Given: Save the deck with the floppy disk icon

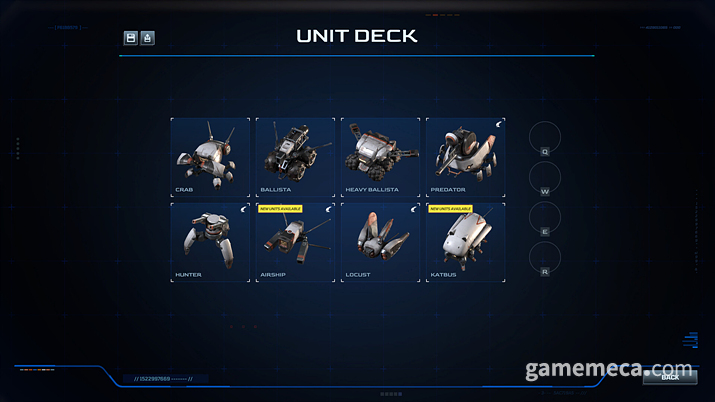Looking at the screenshot, I should point(131,38).
